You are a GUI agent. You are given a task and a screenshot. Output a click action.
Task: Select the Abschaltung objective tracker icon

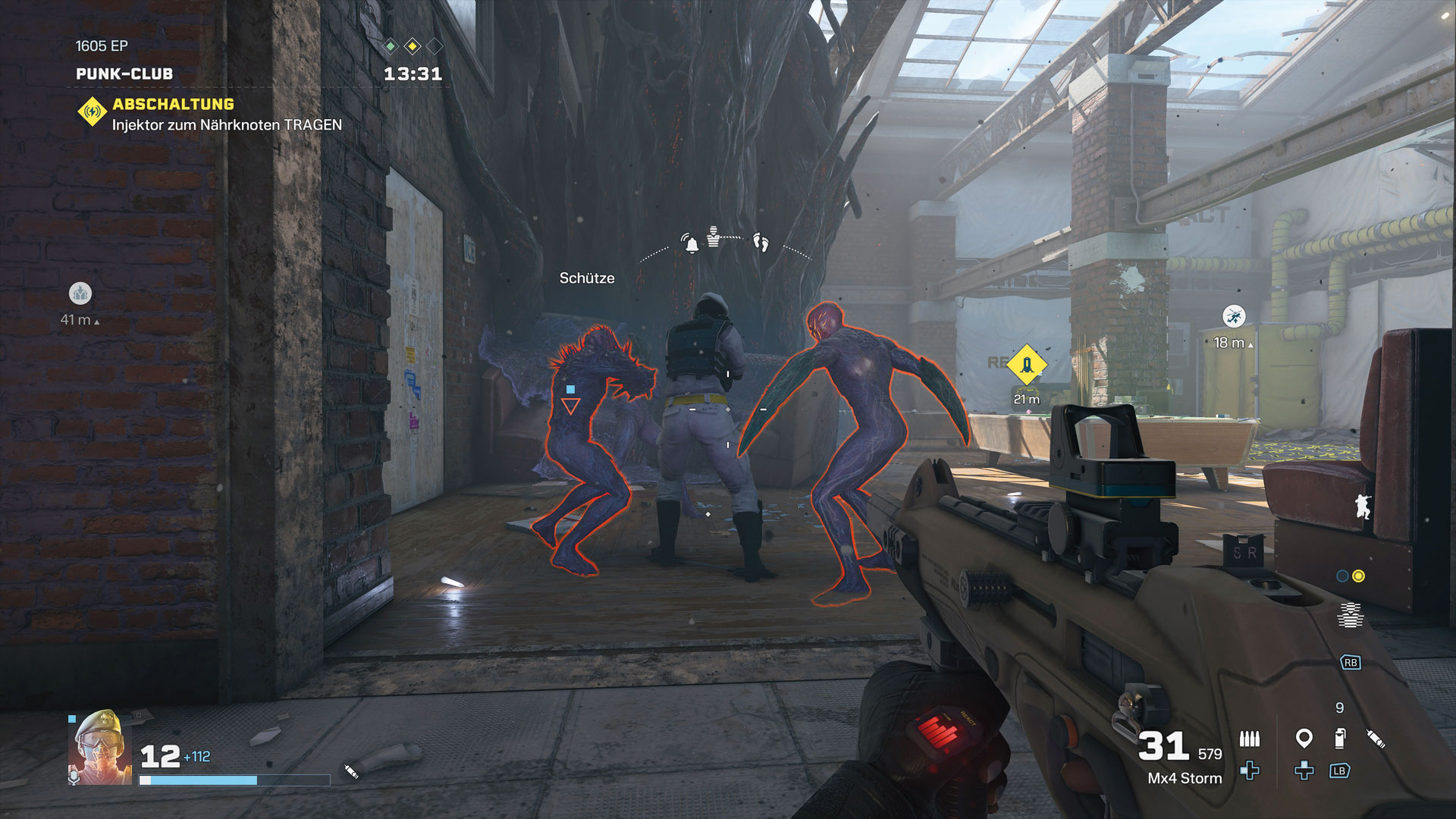click(92, 112)
